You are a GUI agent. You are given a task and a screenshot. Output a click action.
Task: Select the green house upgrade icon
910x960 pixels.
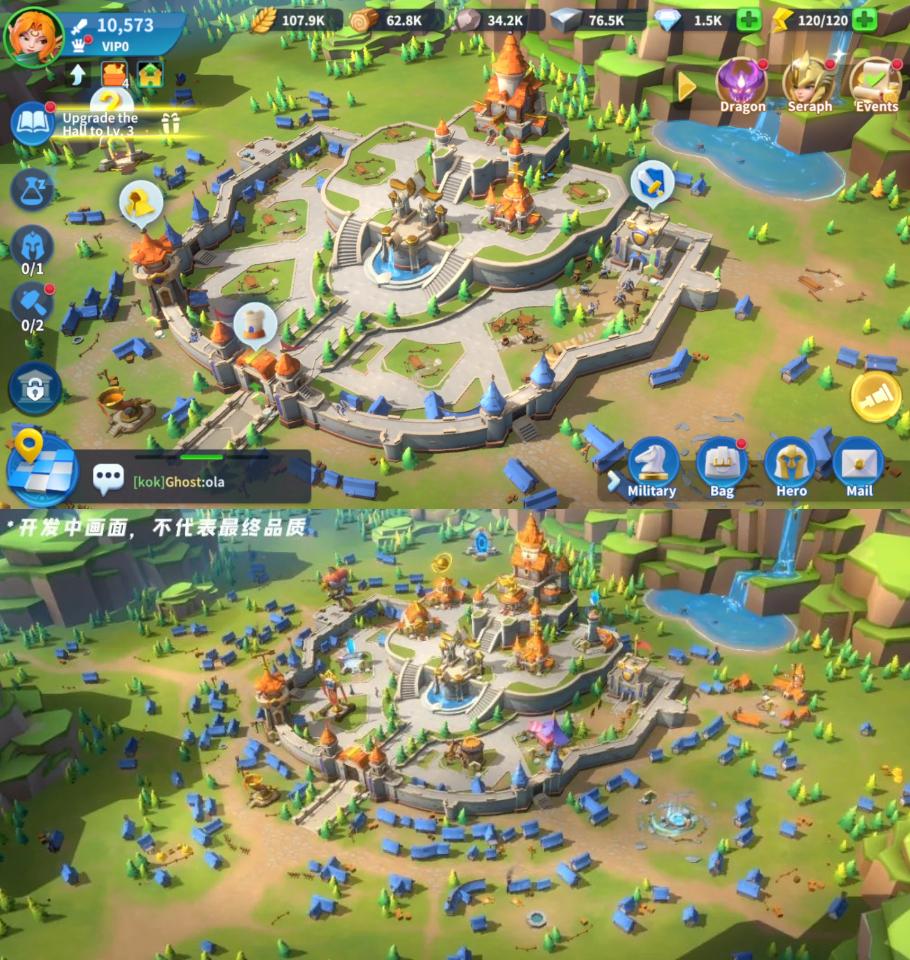coord(150,74)
